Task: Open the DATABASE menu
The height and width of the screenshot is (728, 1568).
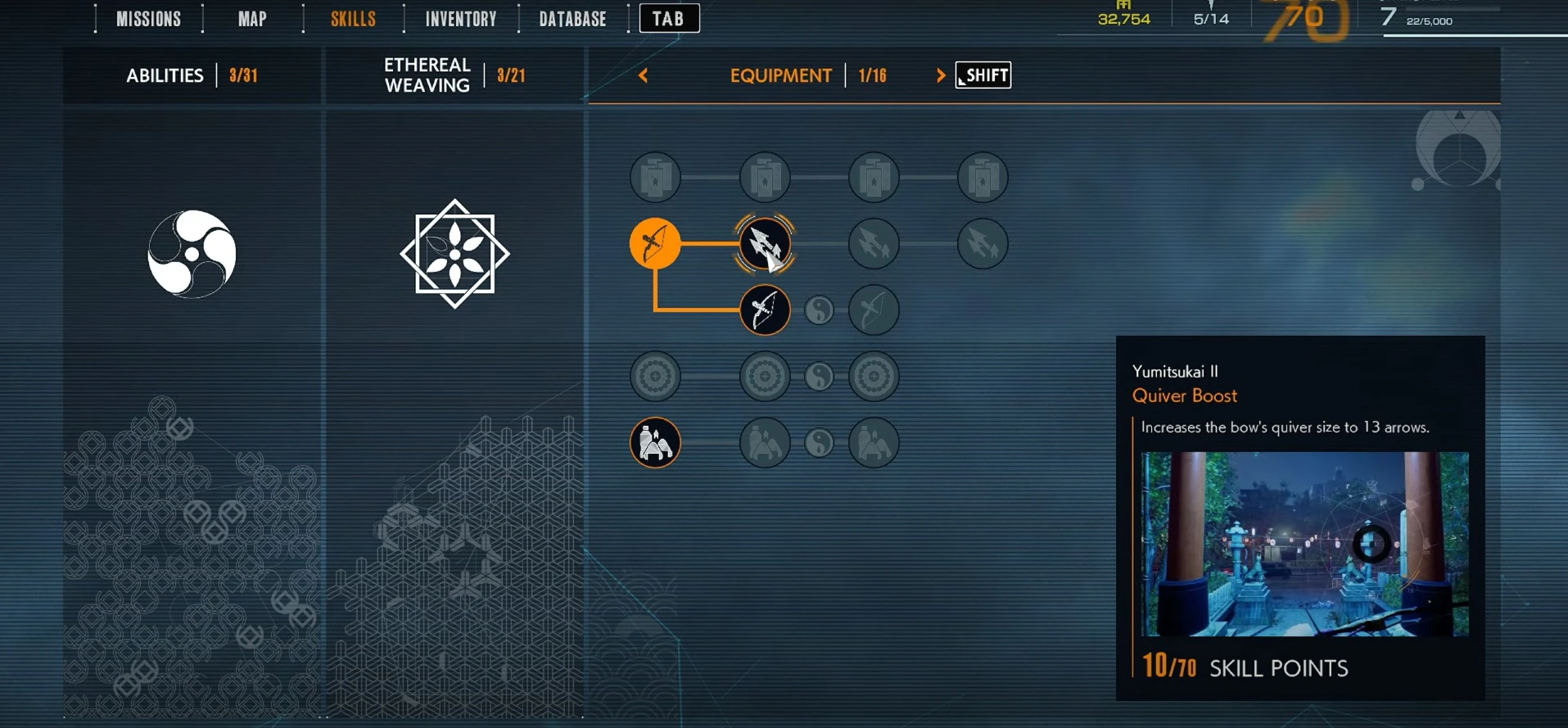Action: [572, 18]
